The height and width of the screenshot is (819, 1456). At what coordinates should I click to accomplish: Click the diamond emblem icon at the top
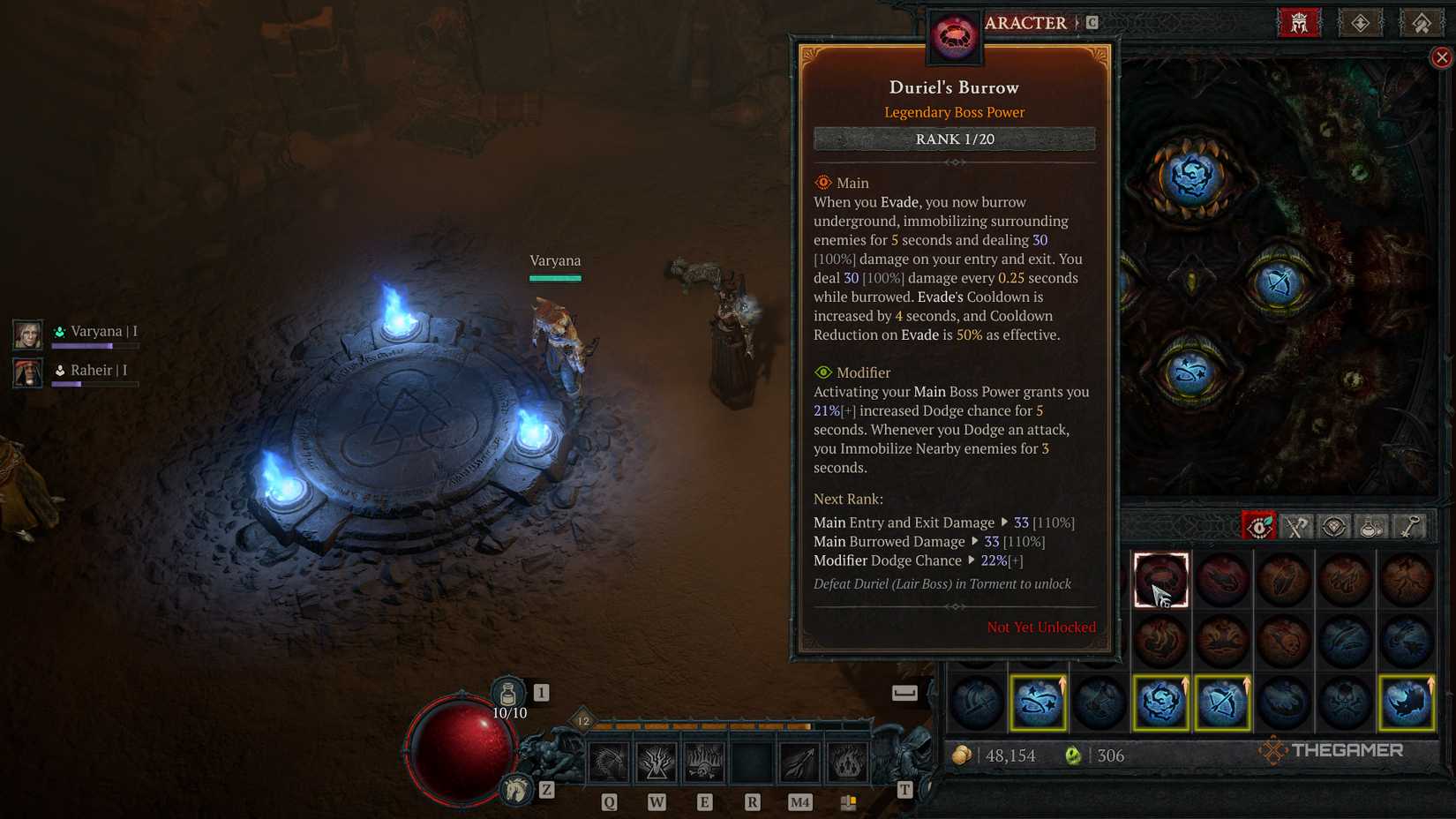pos(1361,23)
